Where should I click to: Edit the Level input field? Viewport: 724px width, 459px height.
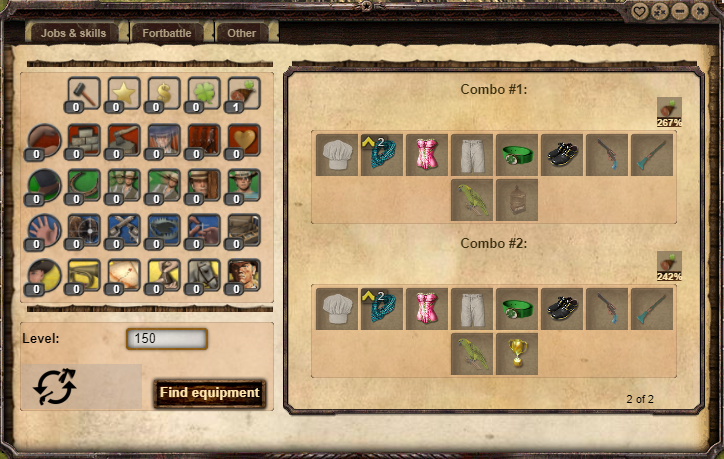(166, 339)
